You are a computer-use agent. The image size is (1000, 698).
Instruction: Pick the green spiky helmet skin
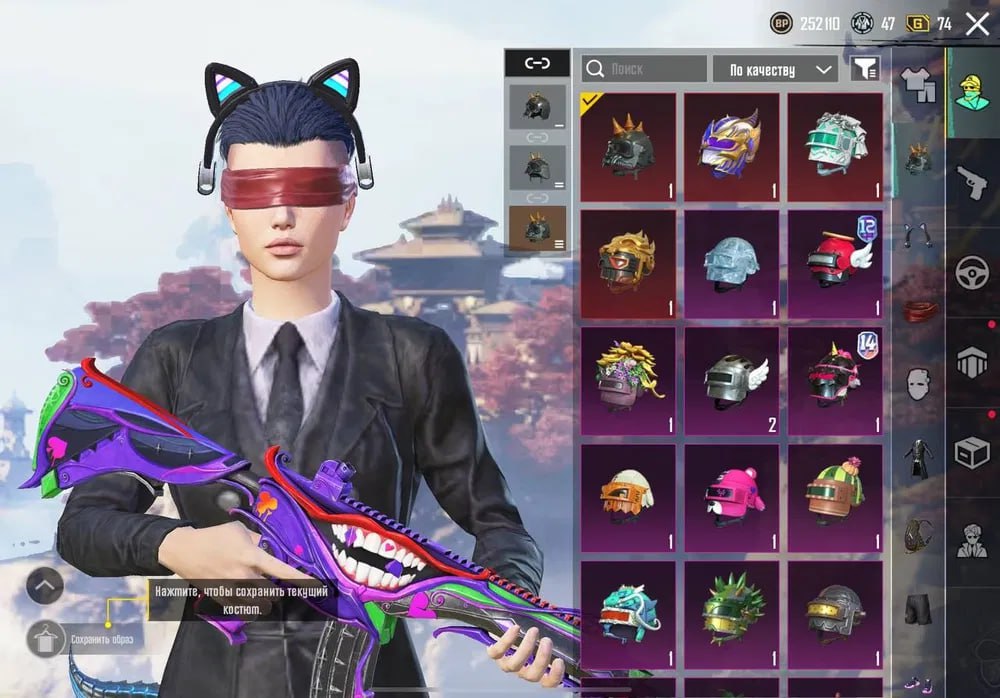point(731,612)
